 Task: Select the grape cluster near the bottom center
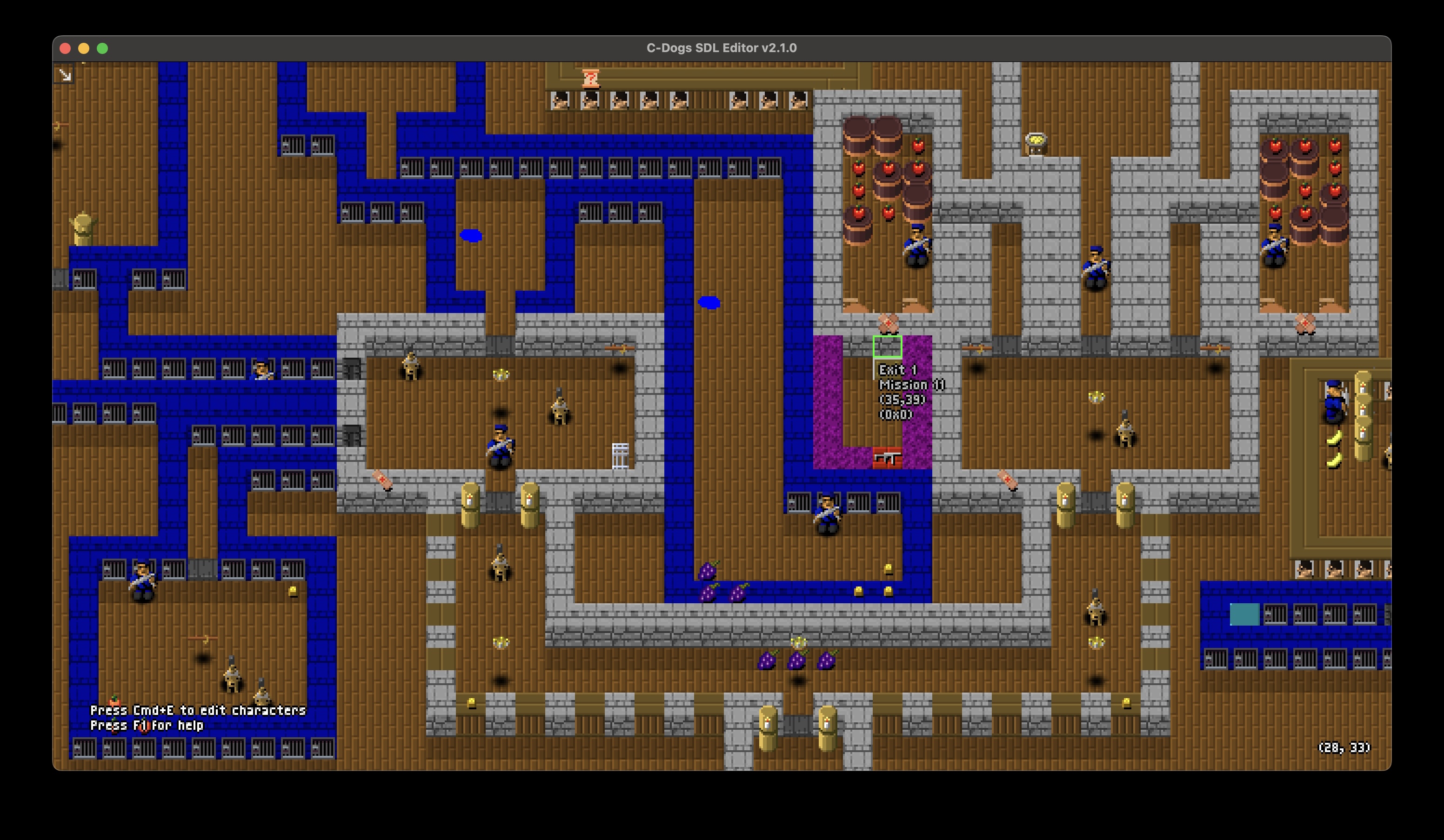click(x=796, y=660)
